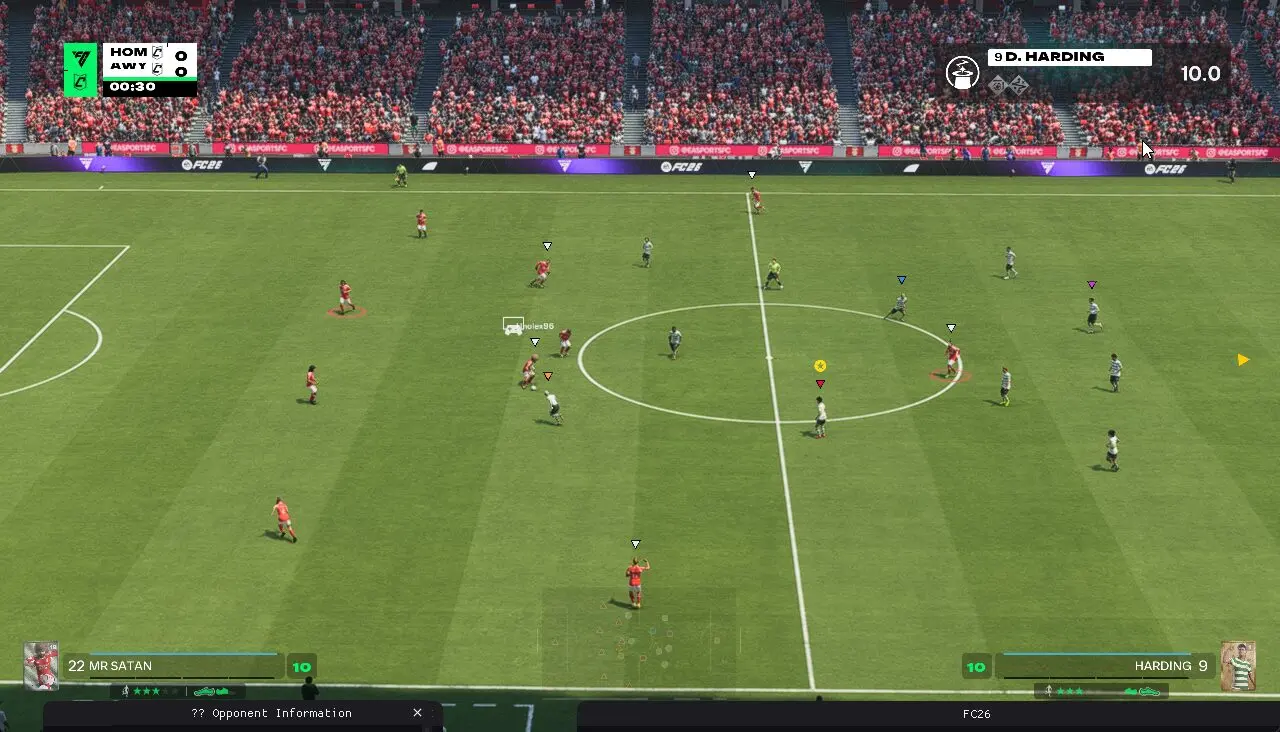This screenshot has height=732, width=1280.
Task: Select the FC26 overlay bar
Action: point(976,714)
